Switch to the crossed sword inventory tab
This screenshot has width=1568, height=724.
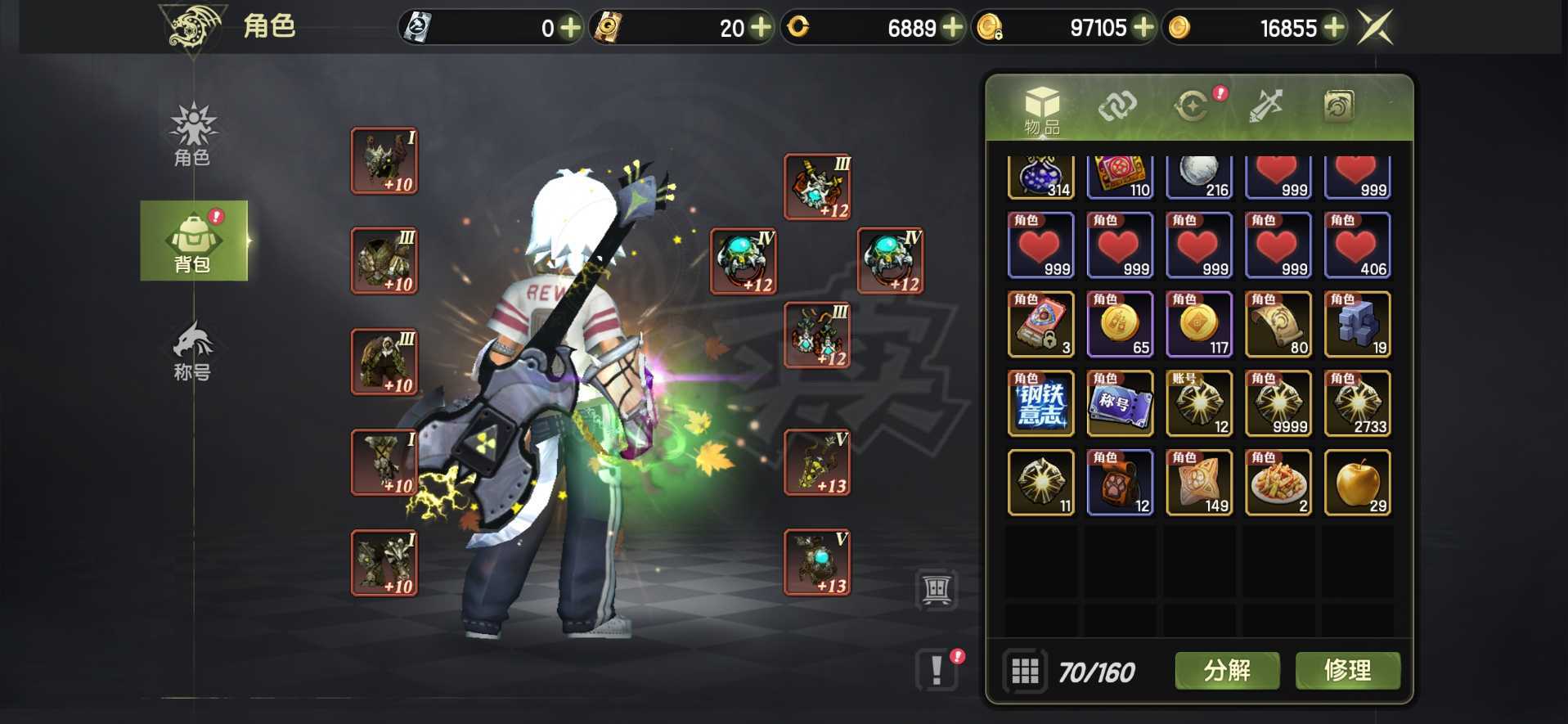1265,106
